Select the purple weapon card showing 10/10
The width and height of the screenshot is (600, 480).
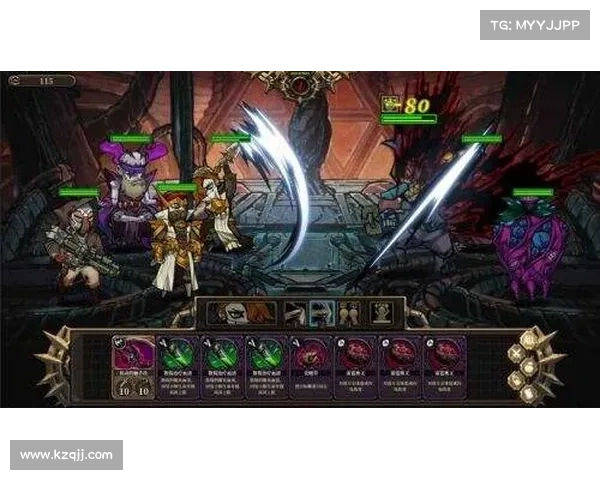point(134,367)
